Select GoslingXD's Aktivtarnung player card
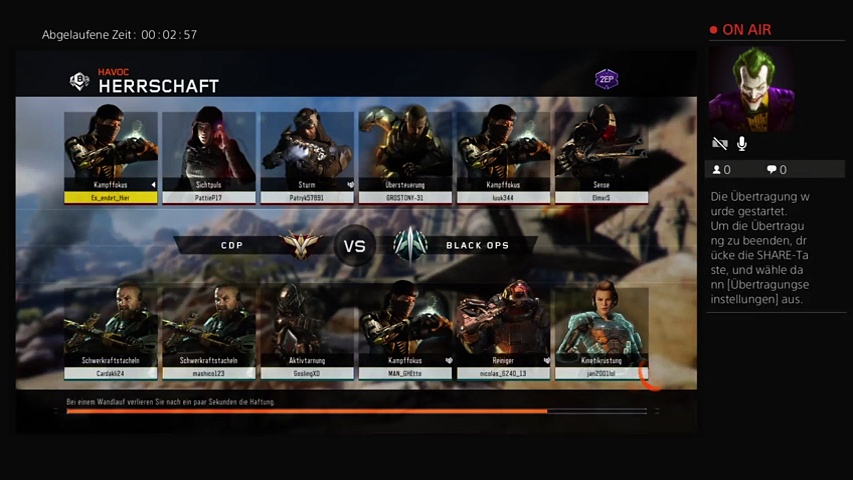853x480 pixels. point(307,333)
